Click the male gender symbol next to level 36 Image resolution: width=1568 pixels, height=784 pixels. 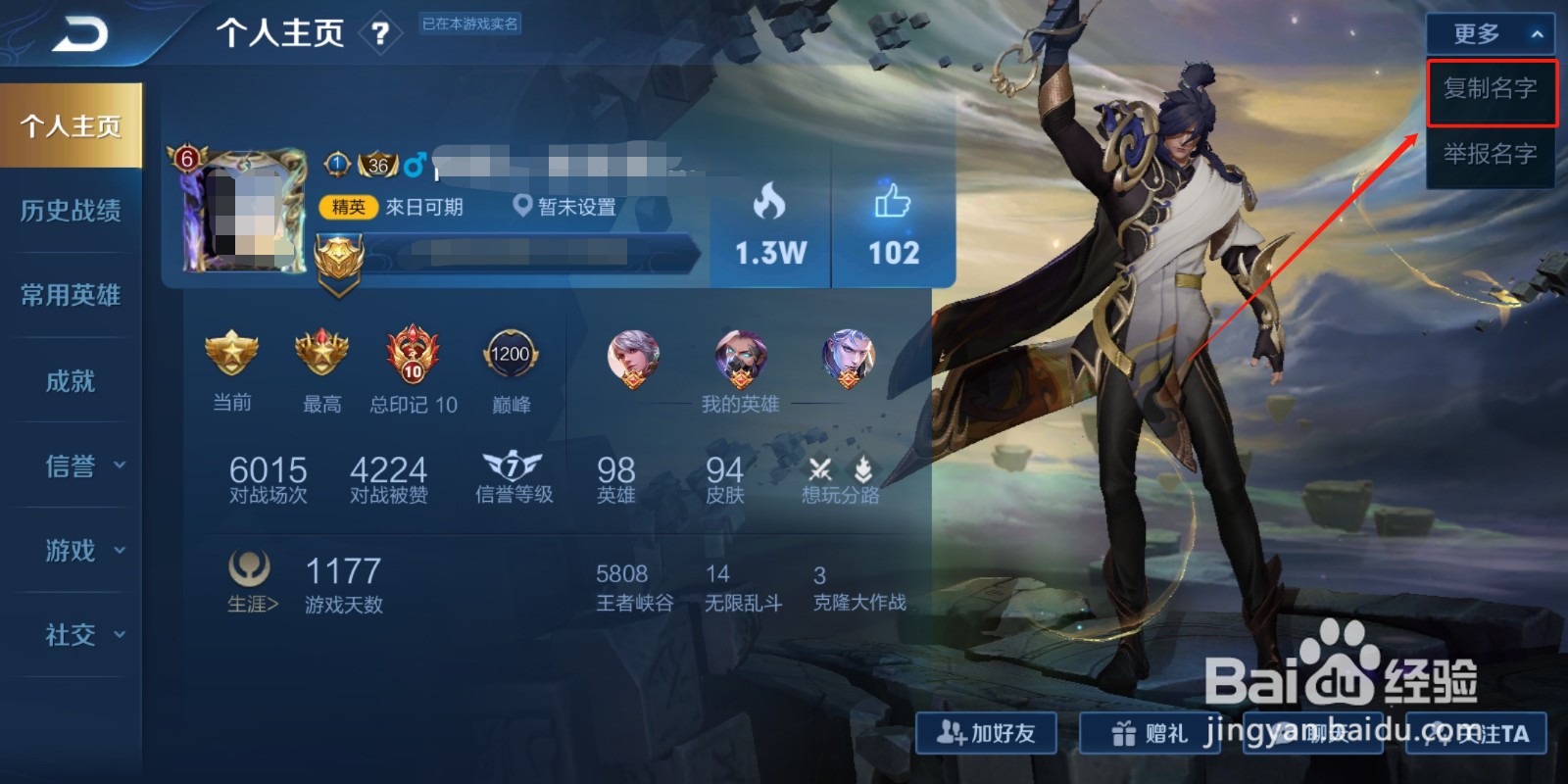coord(413,164)
